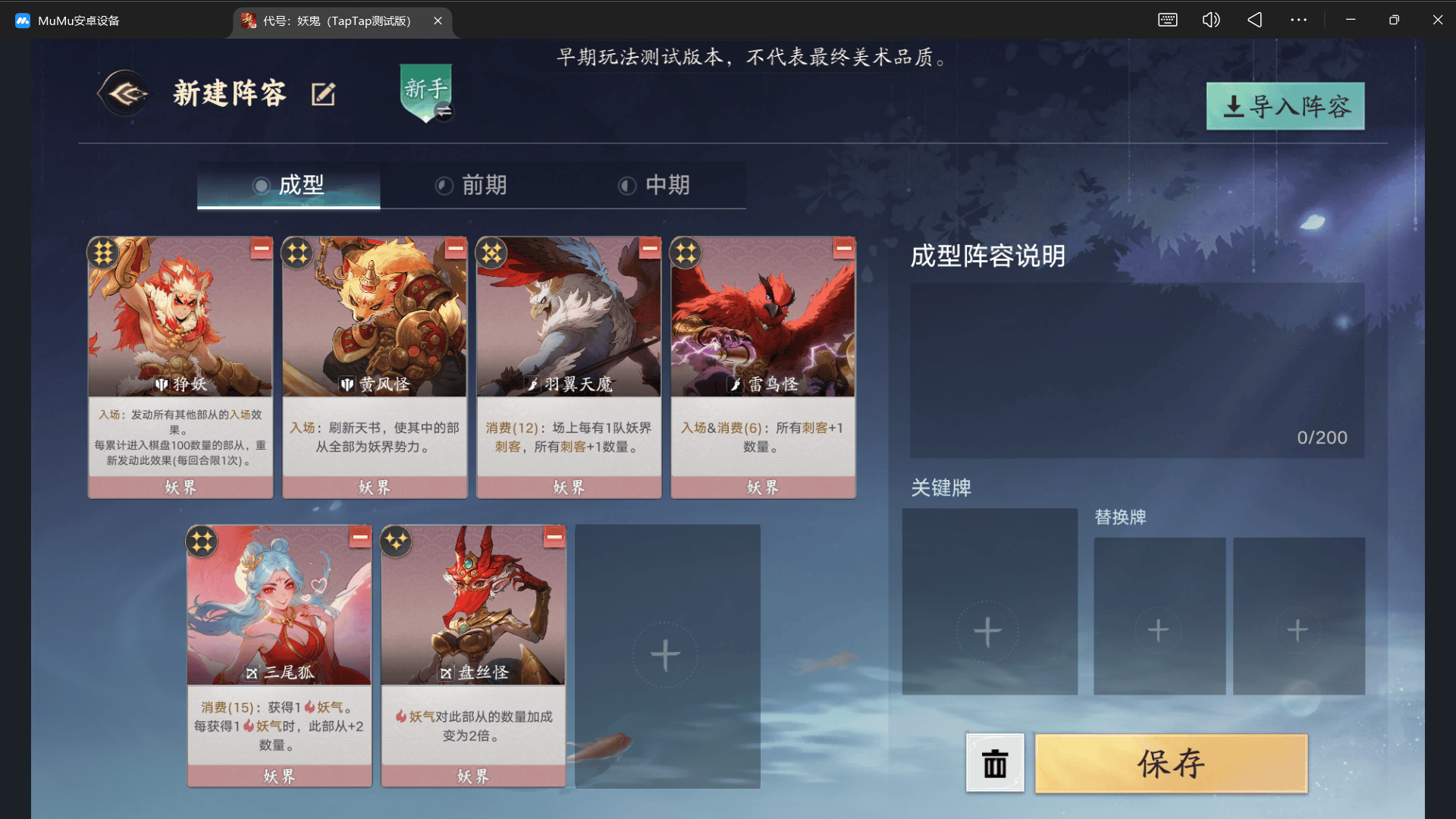The height and width of the screenshot is (819, 1456).
Task: Click the back arrow to exit lineup editor
Action: pos(123,93)
